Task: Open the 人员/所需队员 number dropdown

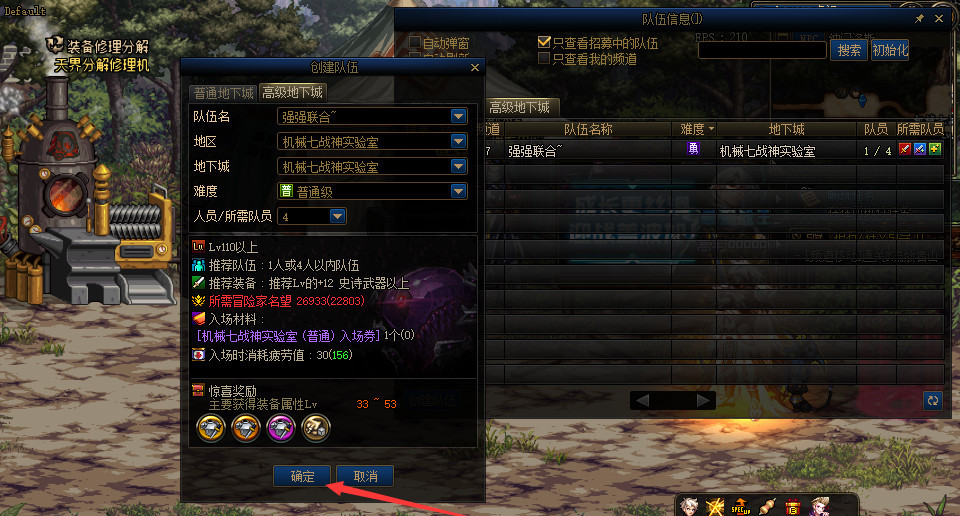Action: point(337,216)
